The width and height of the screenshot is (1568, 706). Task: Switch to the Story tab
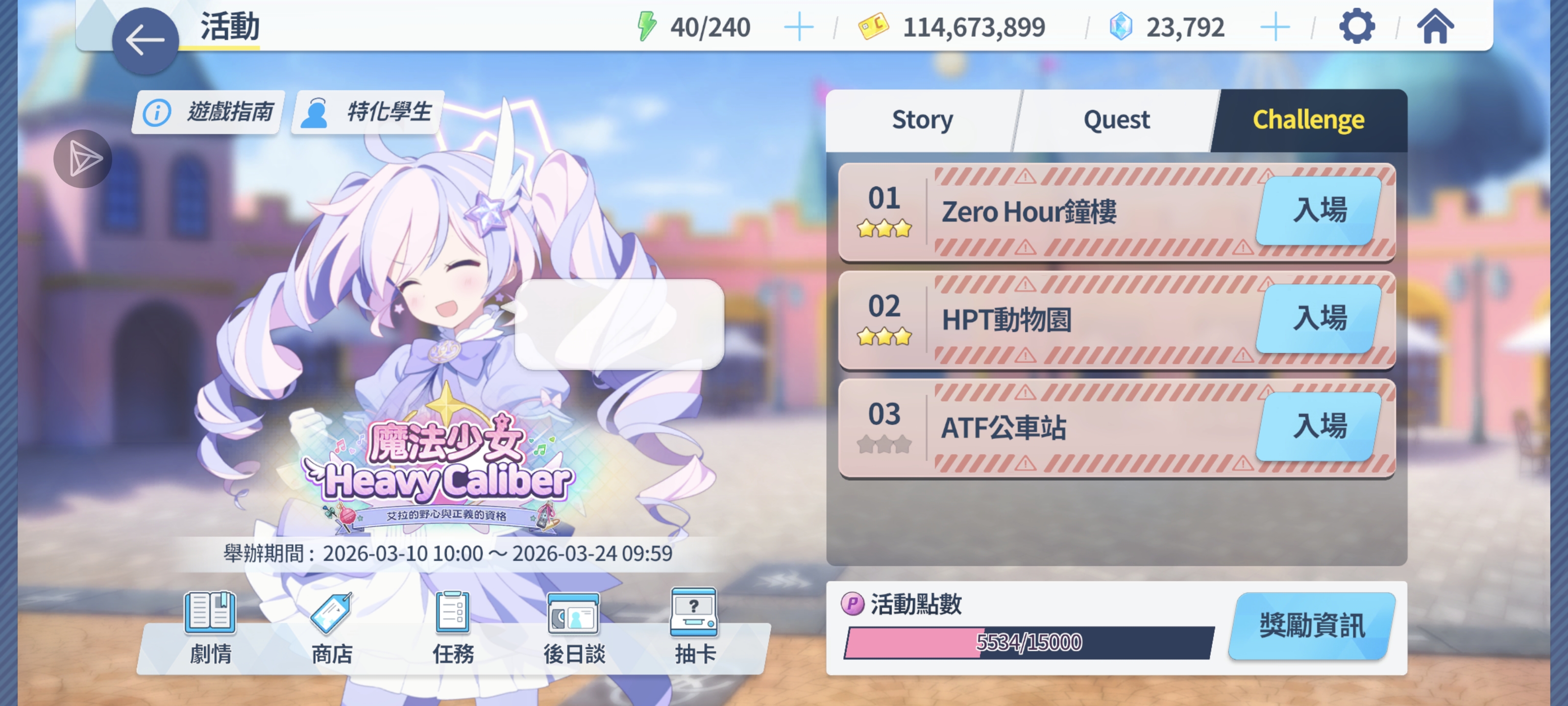922,120
